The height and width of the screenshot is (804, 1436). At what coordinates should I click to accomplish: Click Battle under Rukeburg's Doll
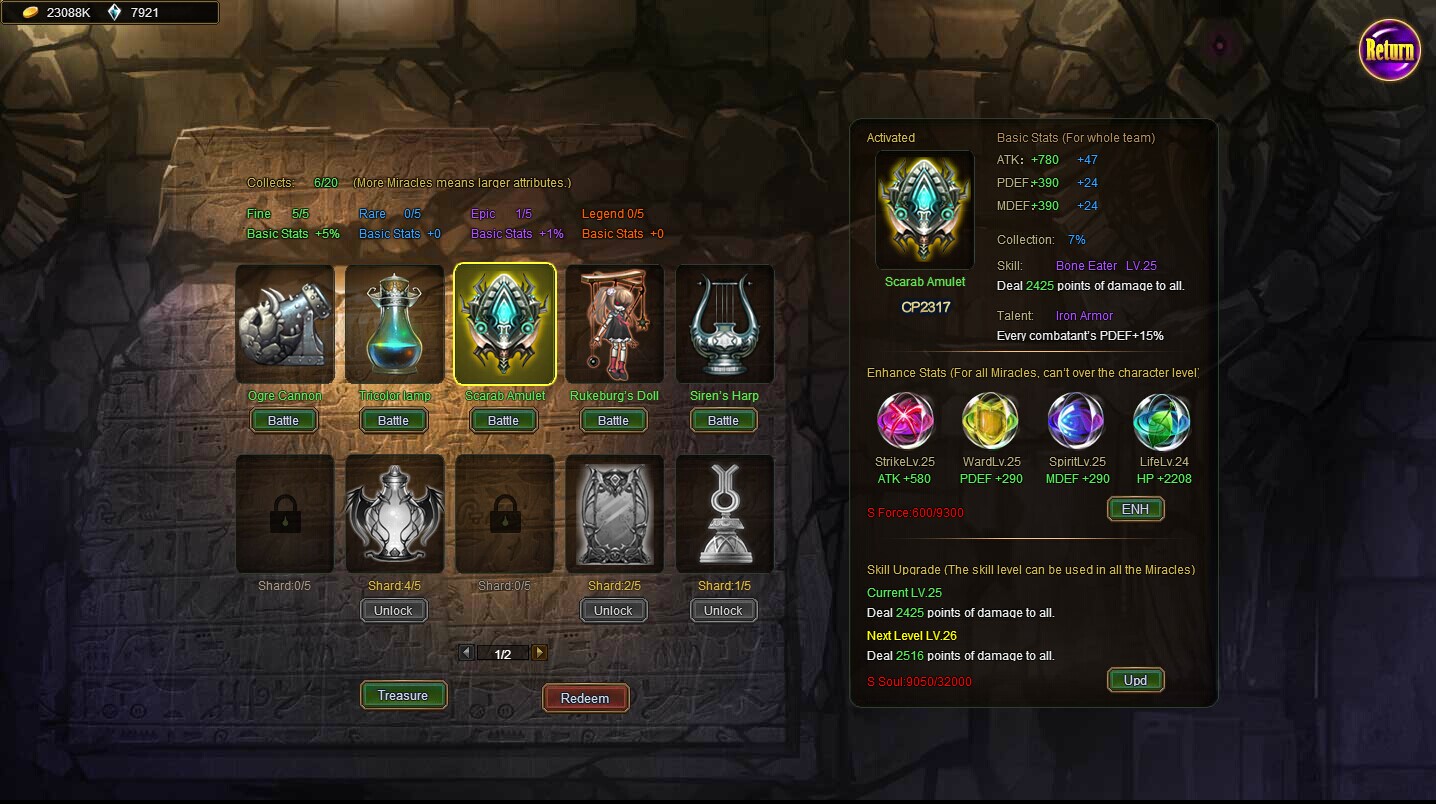click(x=614, y=421)
